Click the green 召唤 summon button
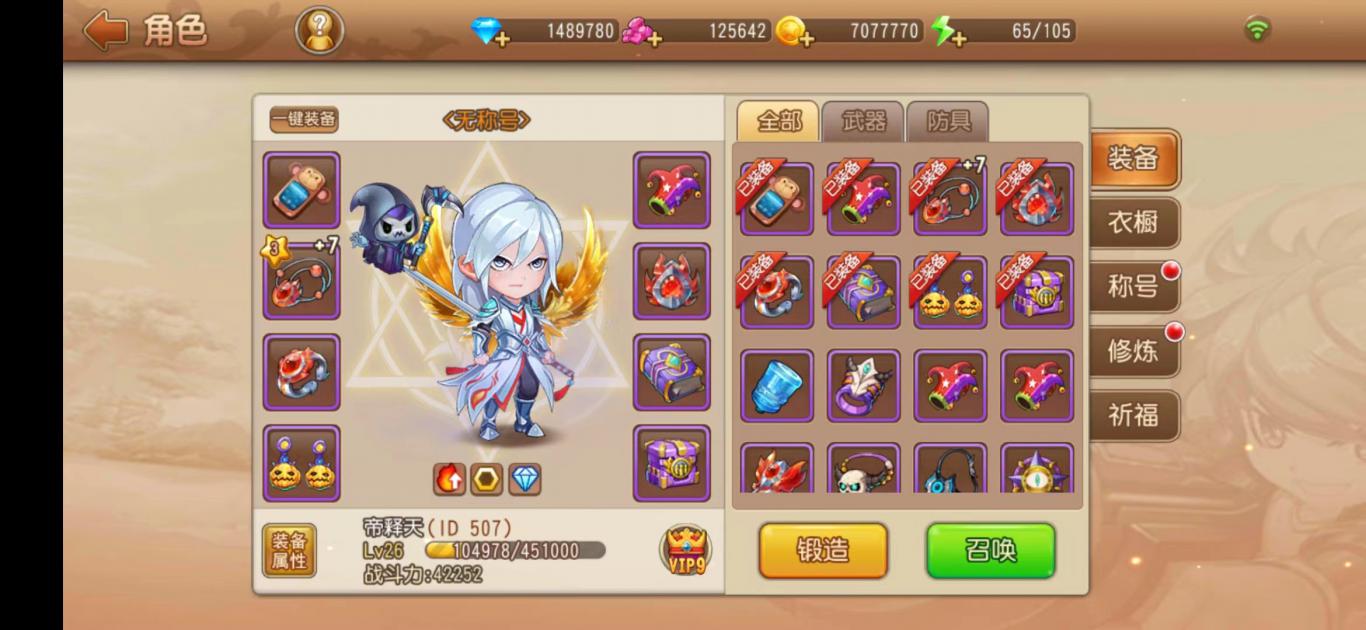The height and width of the screenshot is (630, 1366). click(990, 550)
